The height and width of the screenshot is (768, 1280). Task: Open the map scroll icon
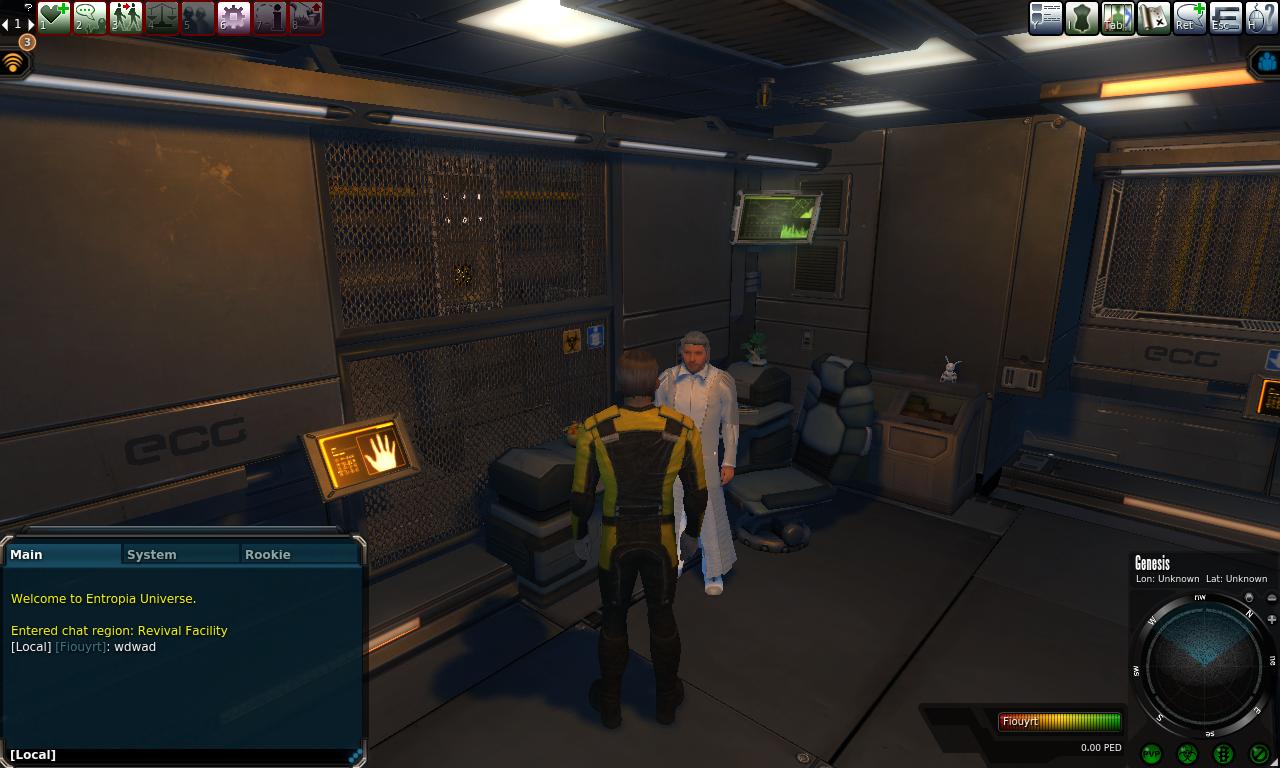click(x=1153, y=18)
